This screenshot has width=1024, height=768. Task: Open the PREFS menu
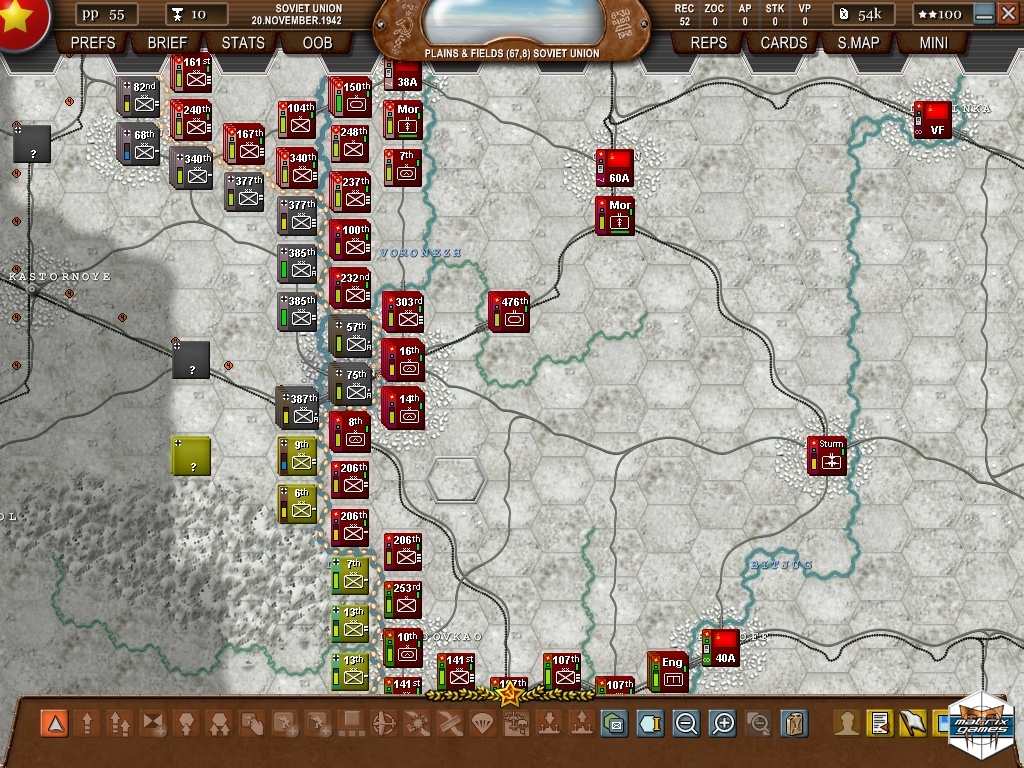[x=93, y=43]
